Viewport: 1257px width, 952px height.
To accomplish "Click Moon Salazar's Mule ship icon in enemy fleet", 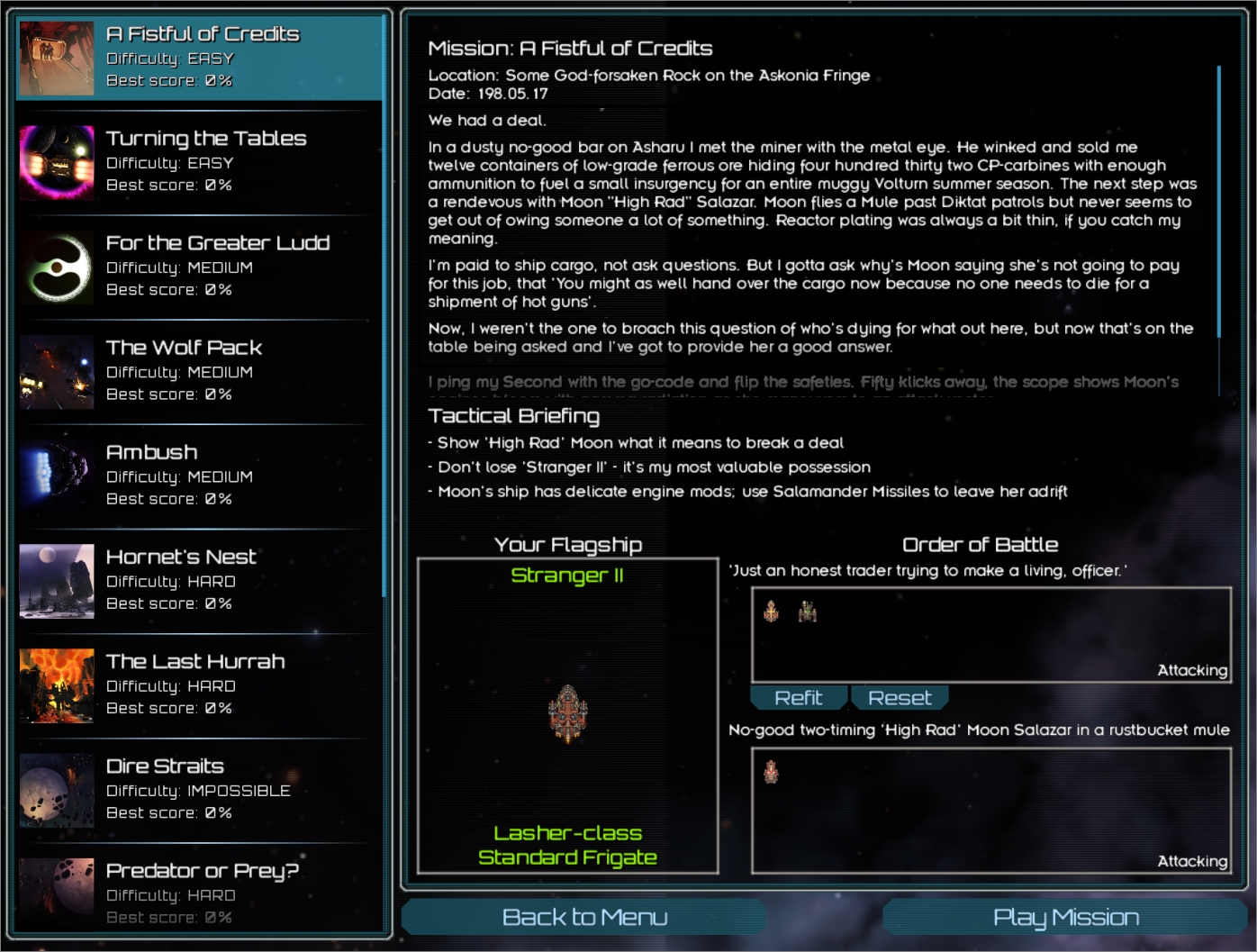I will tap(772, 773).
